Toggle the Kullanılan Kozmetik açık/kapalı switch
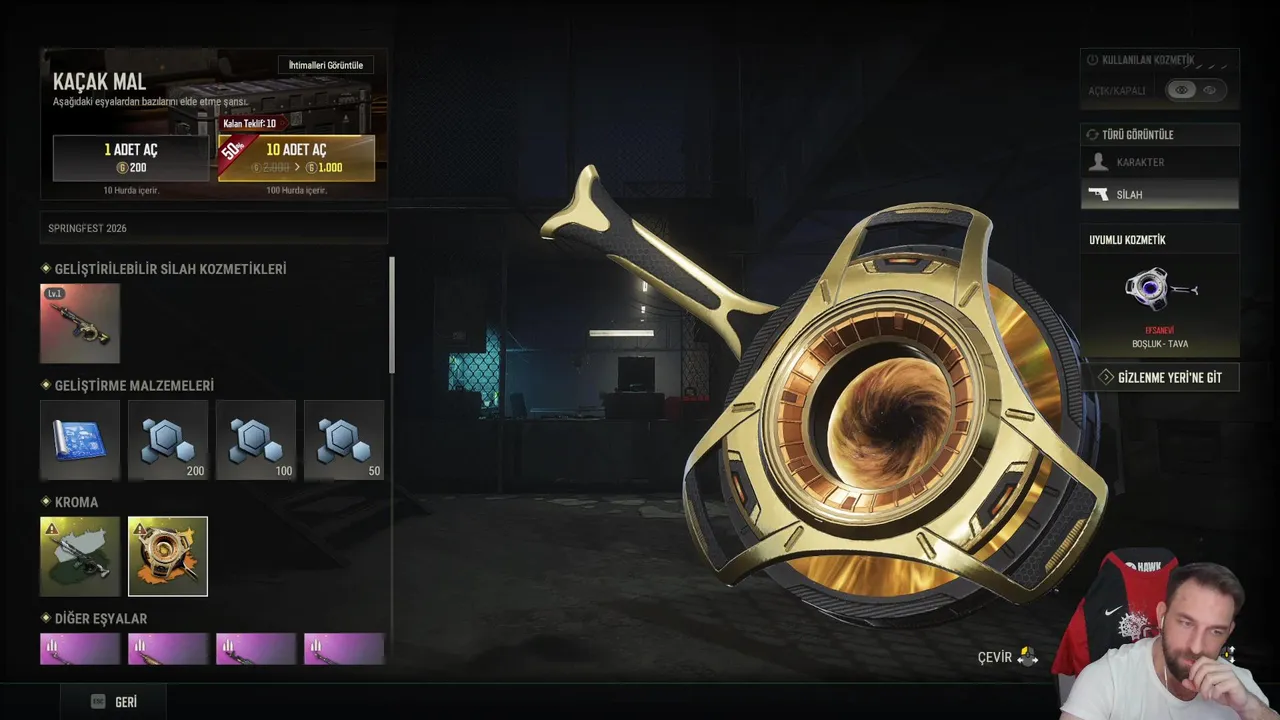This screenshot has width=1280, height=720. (1195, 90)
